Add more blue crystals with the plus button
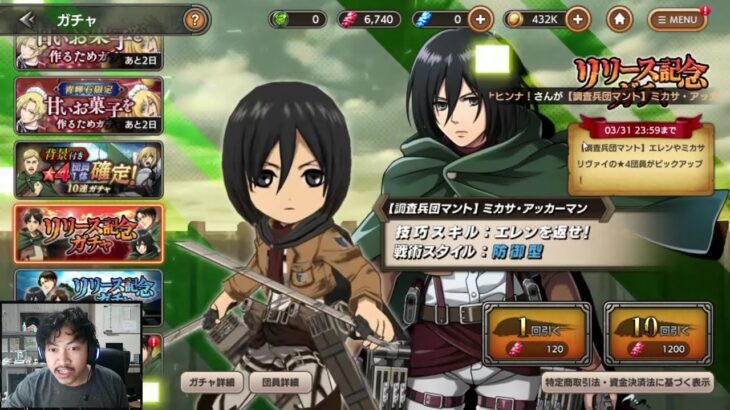 [480, 19]
